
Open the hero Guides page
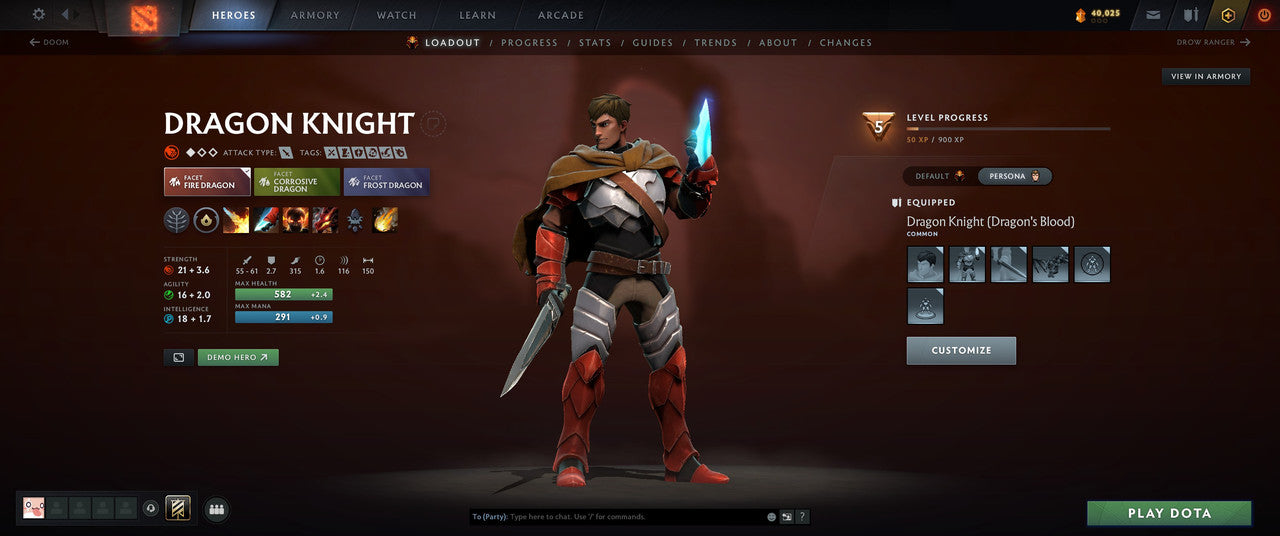point(652,43)
